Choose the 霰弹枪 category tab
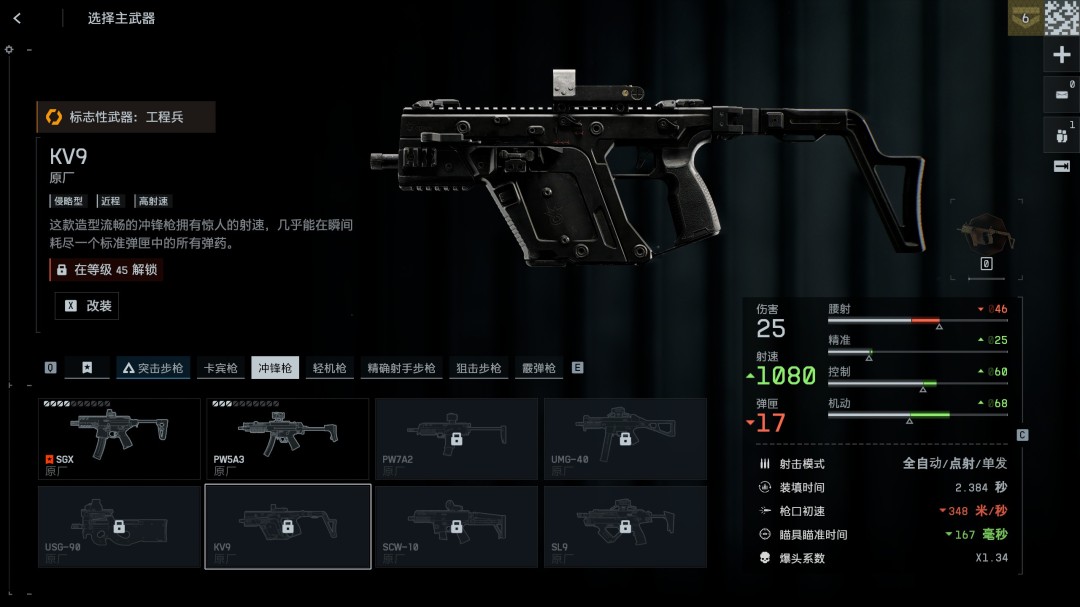The image size is (1080, 607). tap(538, 368)
